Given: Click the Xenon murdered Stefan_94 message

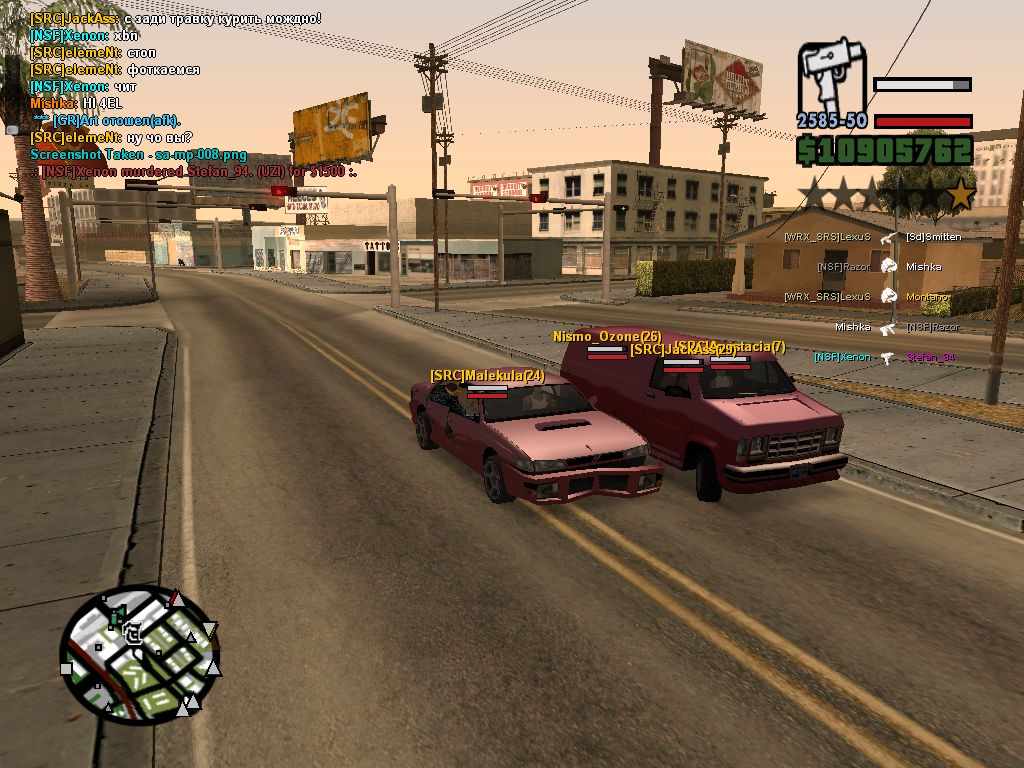Looking at the screenshot, I should pyautogui.click(x=196, y=172).
